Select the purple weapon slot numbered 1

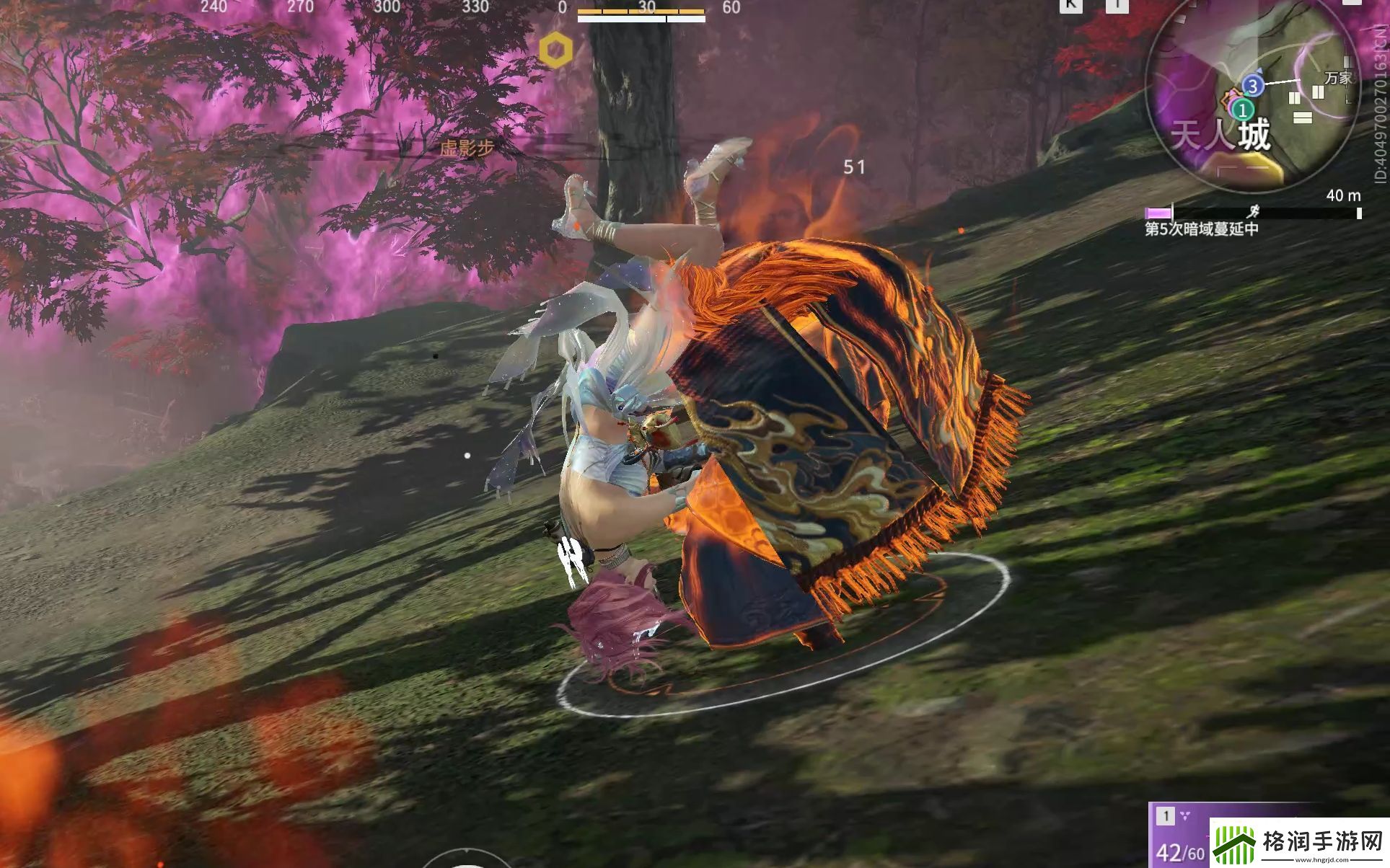pos(1179,837)
